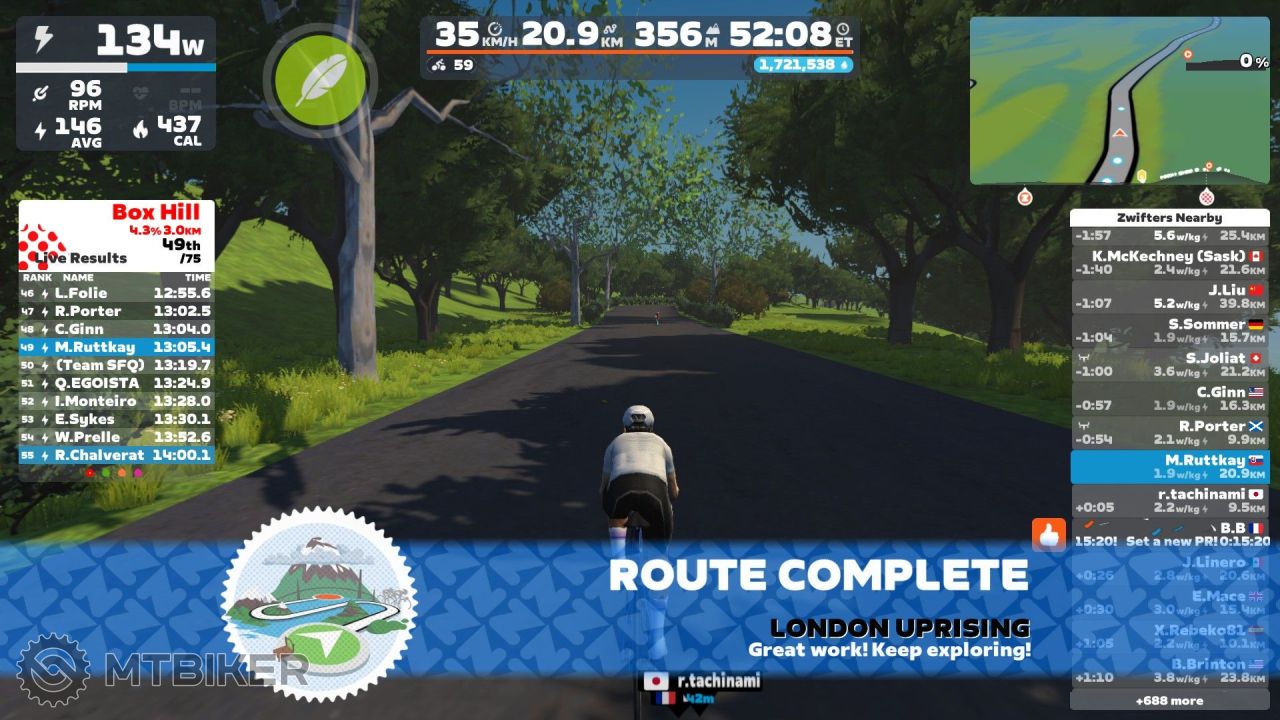Open the minimap view
Screen dimensions: 1280x720
coord(1119,100)
